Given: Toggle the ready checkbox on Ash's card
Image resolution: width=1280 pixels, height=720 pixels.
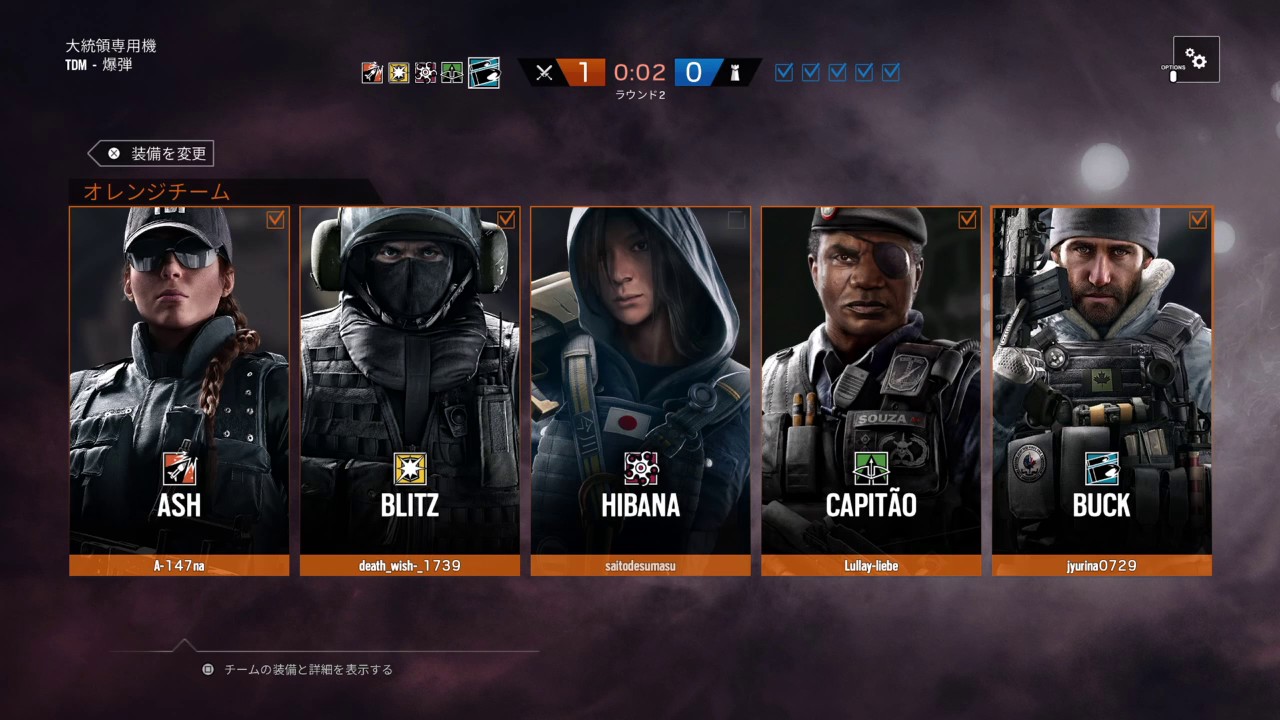Looking at the screenshot, I should (275, 220).
